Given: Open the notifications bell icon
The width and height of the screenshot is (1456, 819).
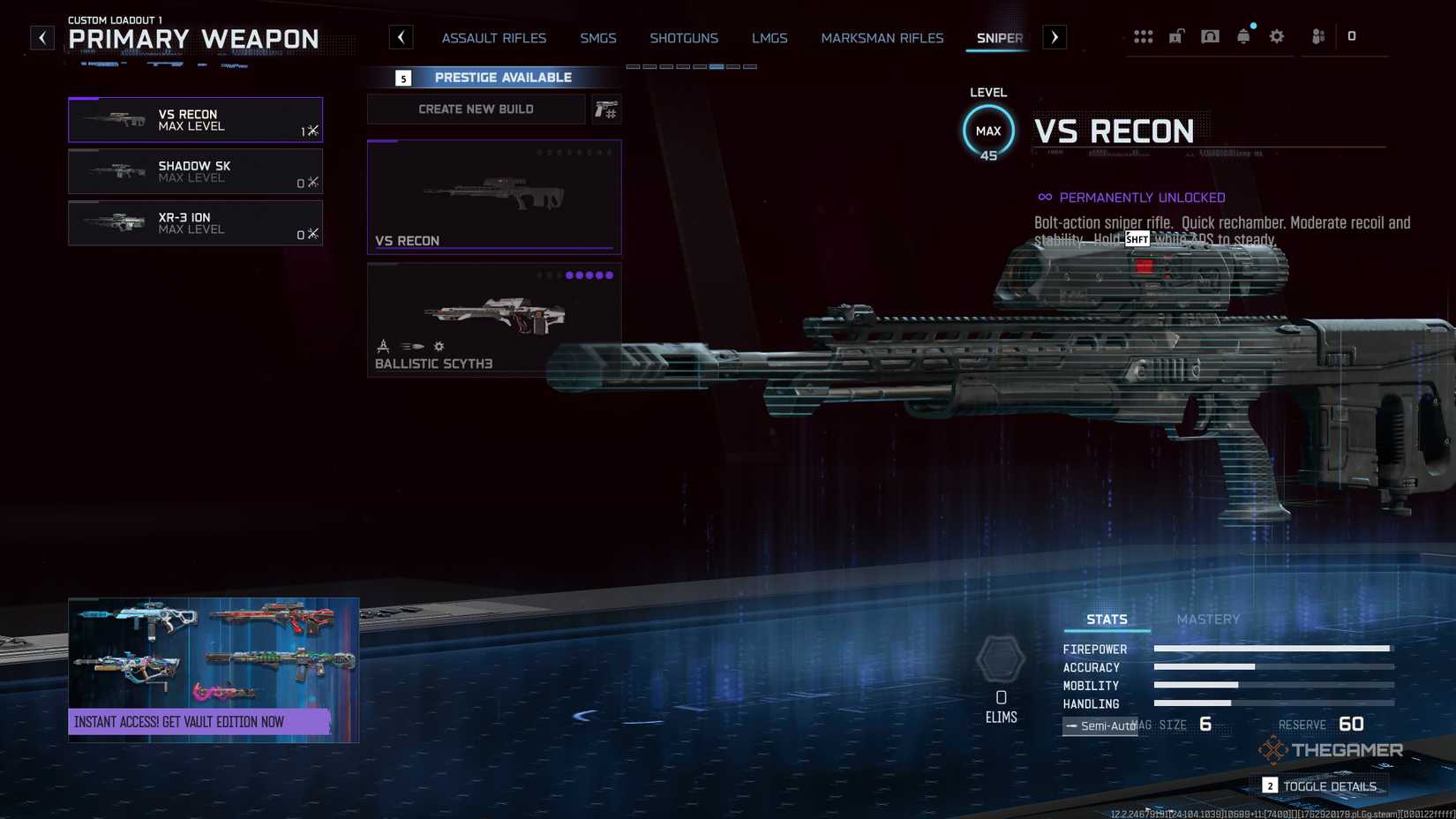Looking at the screenshot, I should pyautogui.click(x=1243, y=36).
